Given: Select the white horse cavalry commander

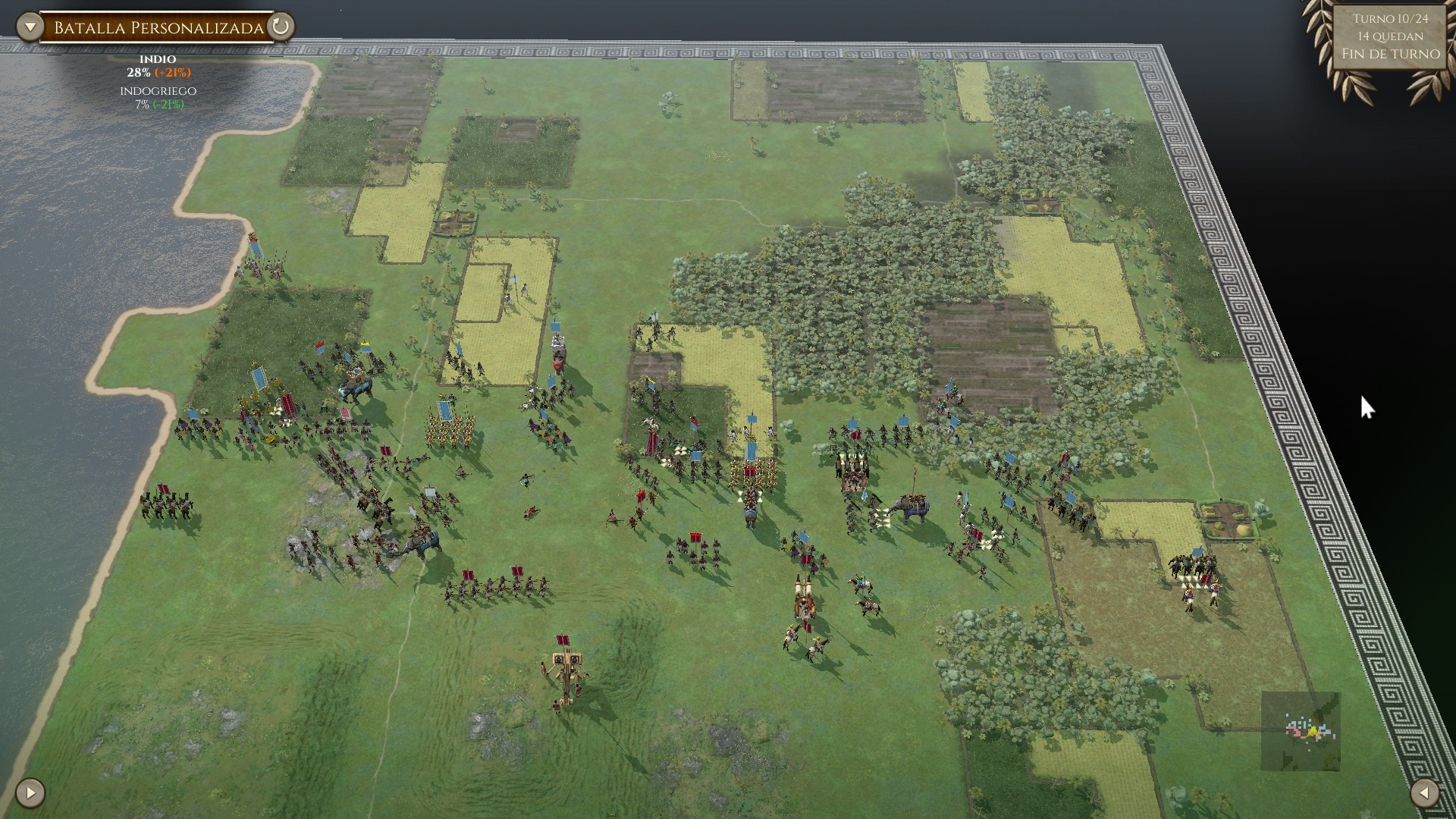Looking at the screenshot, I should point(649,423).
